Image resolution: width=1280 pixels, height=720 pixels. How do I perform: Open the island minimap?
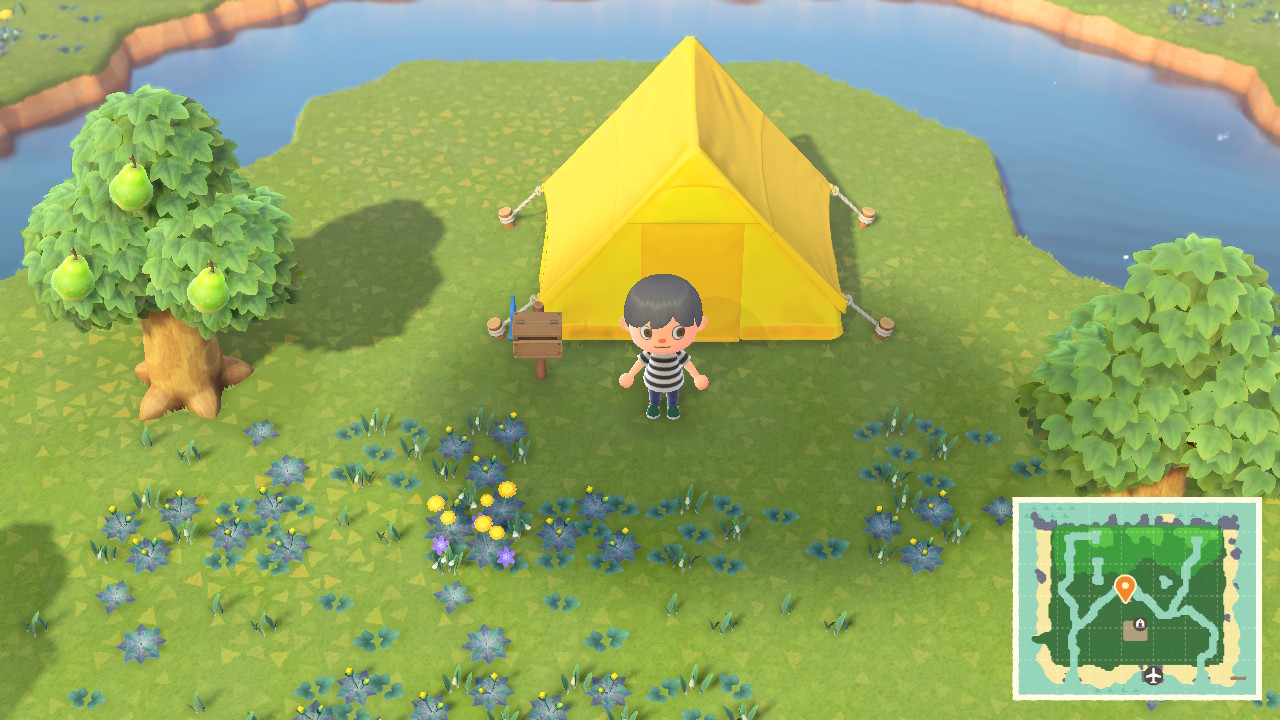1137,598
